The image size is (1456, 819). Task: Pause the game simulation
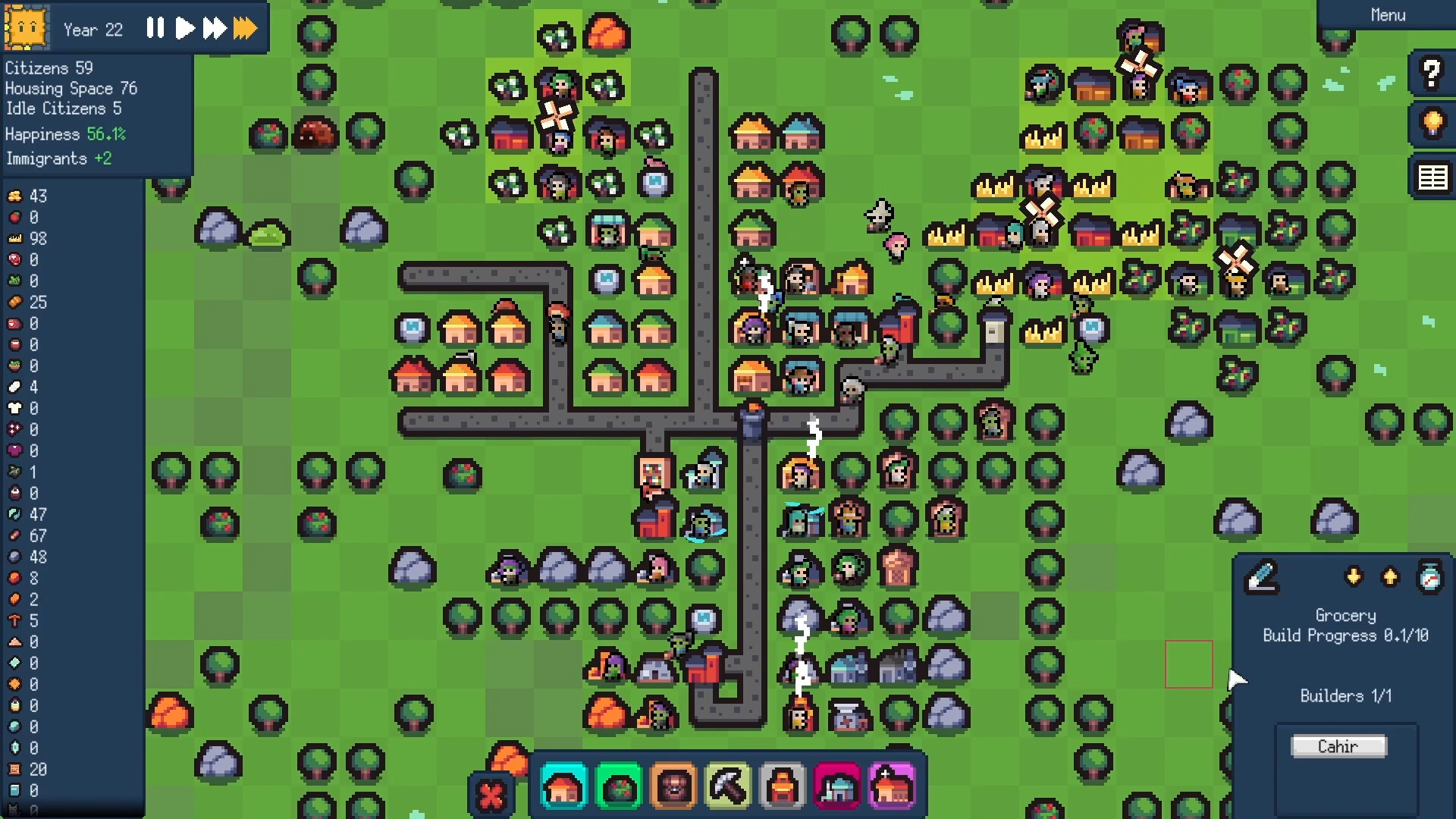click(x=155, y=29)
